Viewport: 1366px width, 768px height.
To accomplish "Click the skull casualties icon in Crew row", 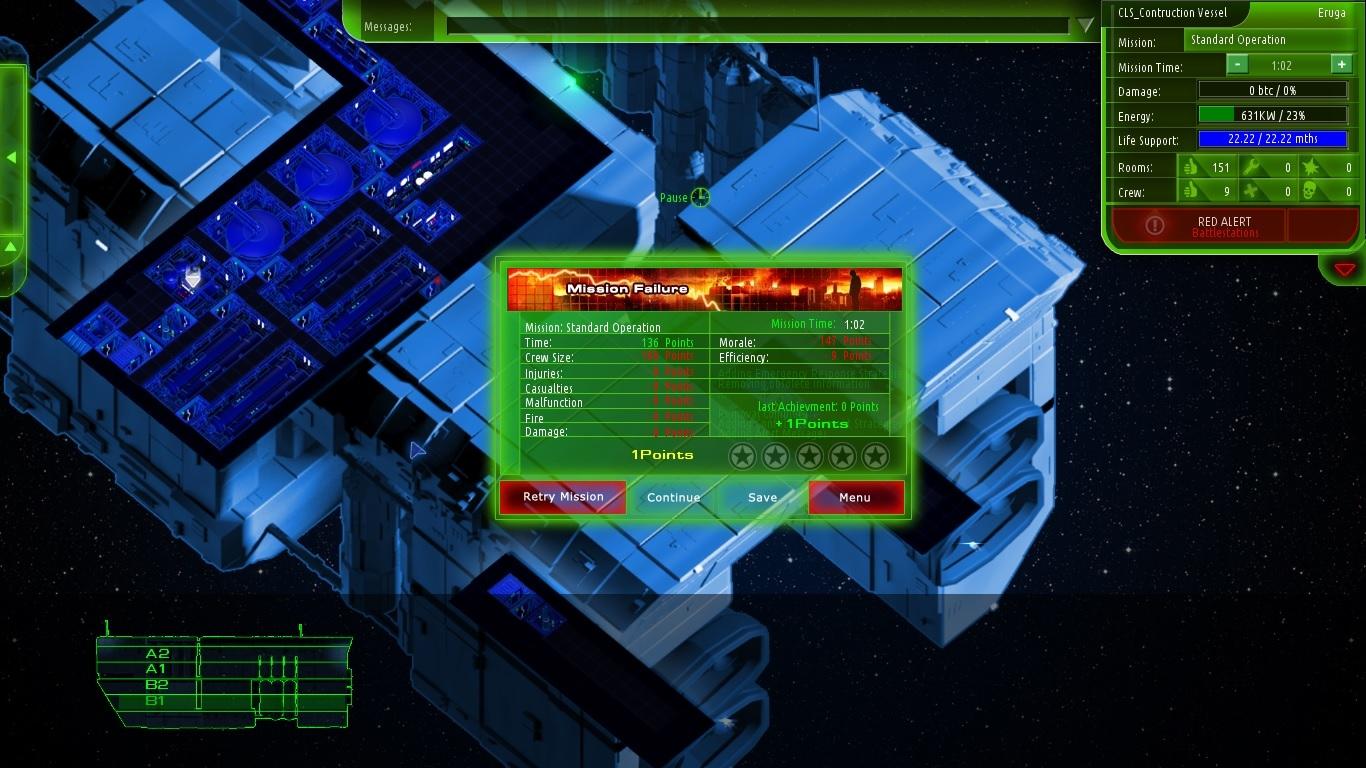I will [1311, 191].
